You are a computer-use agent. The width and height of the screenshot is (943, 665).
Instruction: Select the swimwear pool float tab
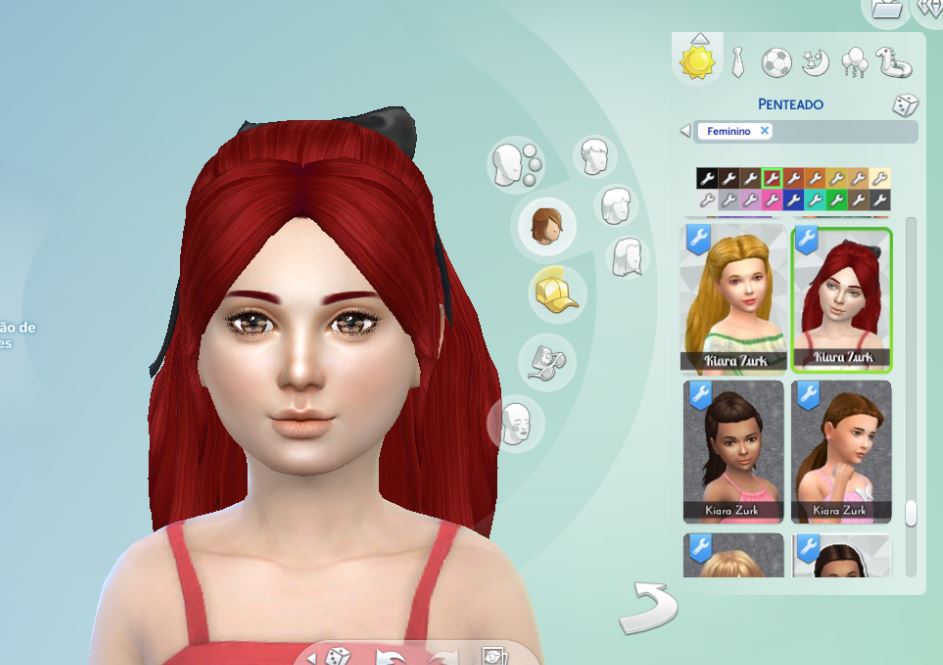tap(895, 63)
